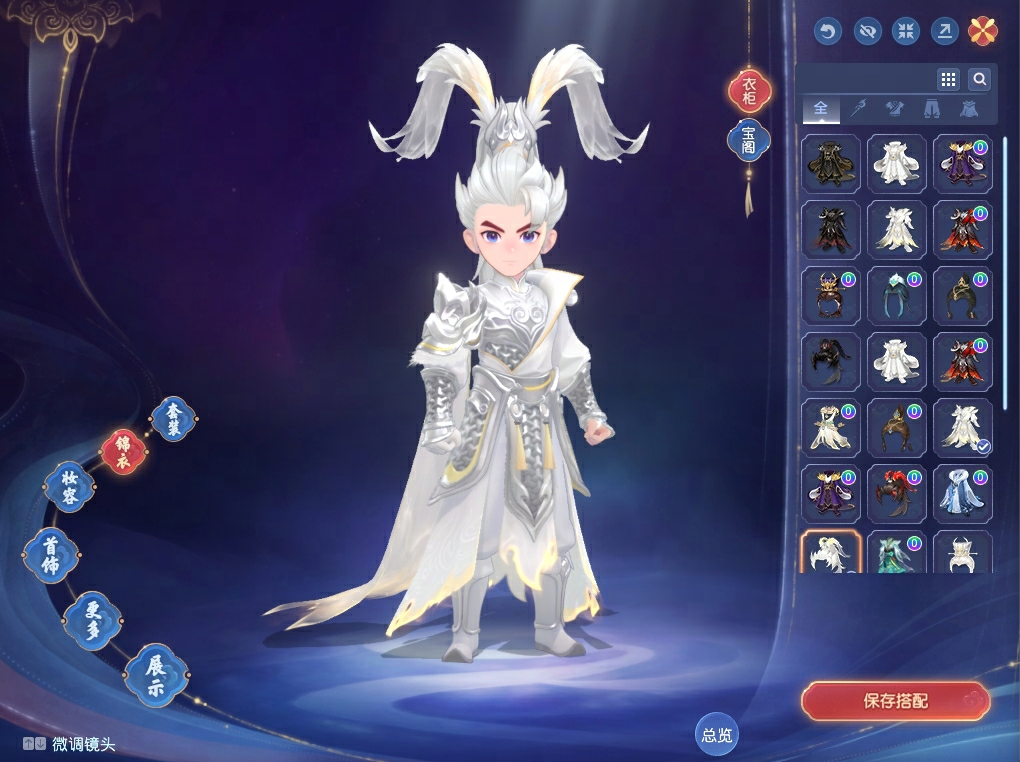Switch to the 妆容 (makeup) category
Screen dimensions: 1020x762
pos(70,488)
